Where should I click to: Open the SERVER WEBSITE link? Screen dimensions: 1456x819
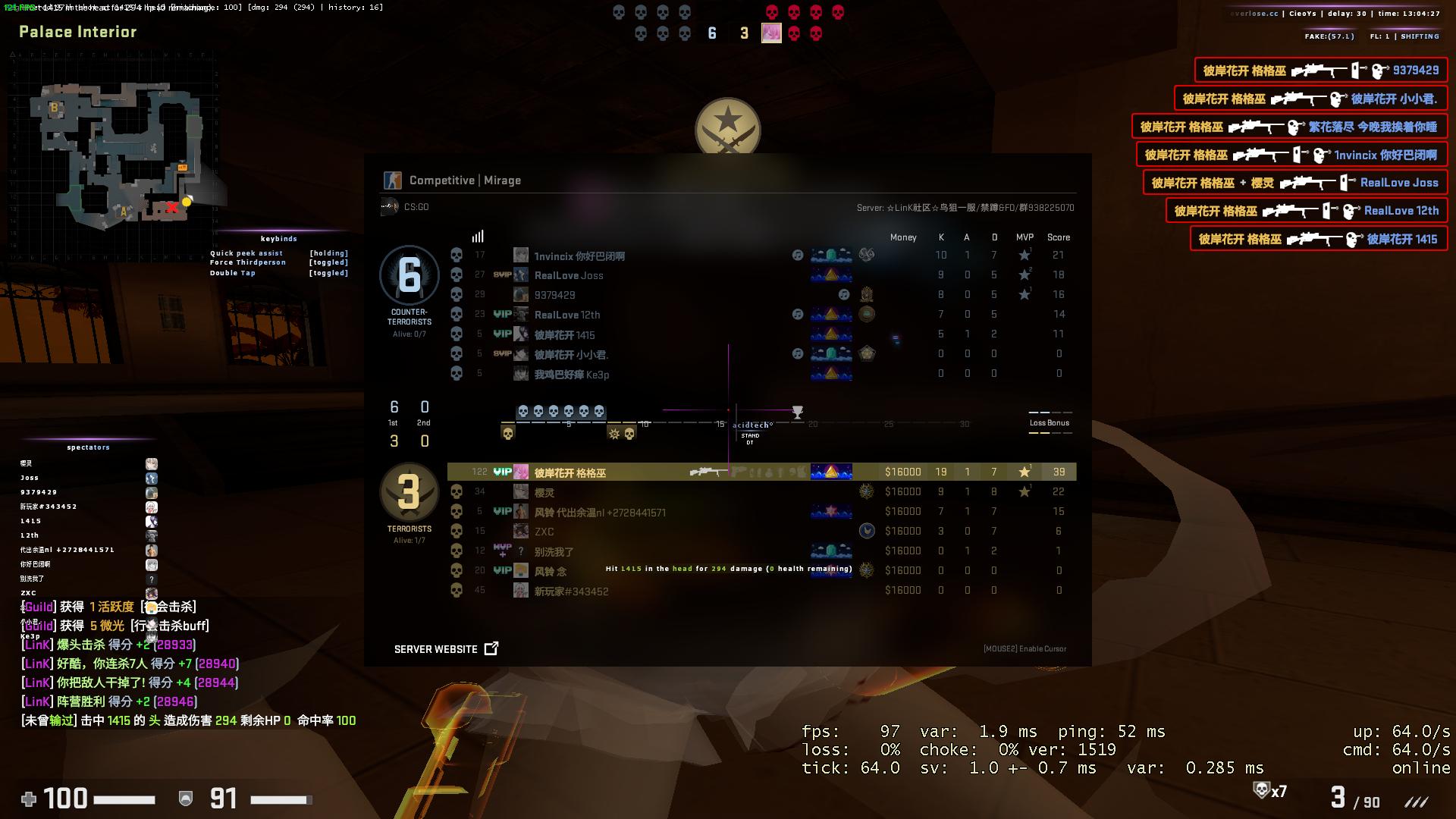tap(436, 649)
